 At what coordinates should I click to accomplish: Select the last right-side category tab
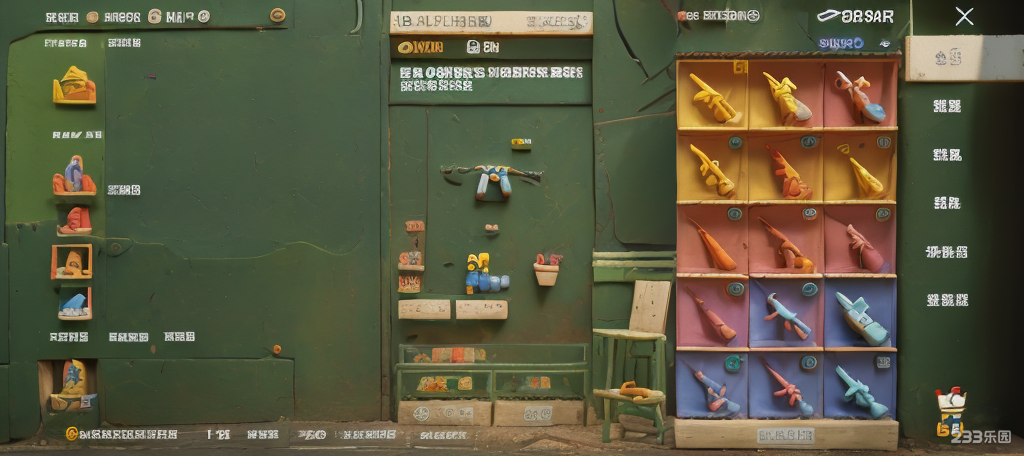pyautogui.click(x=946, y=300)
